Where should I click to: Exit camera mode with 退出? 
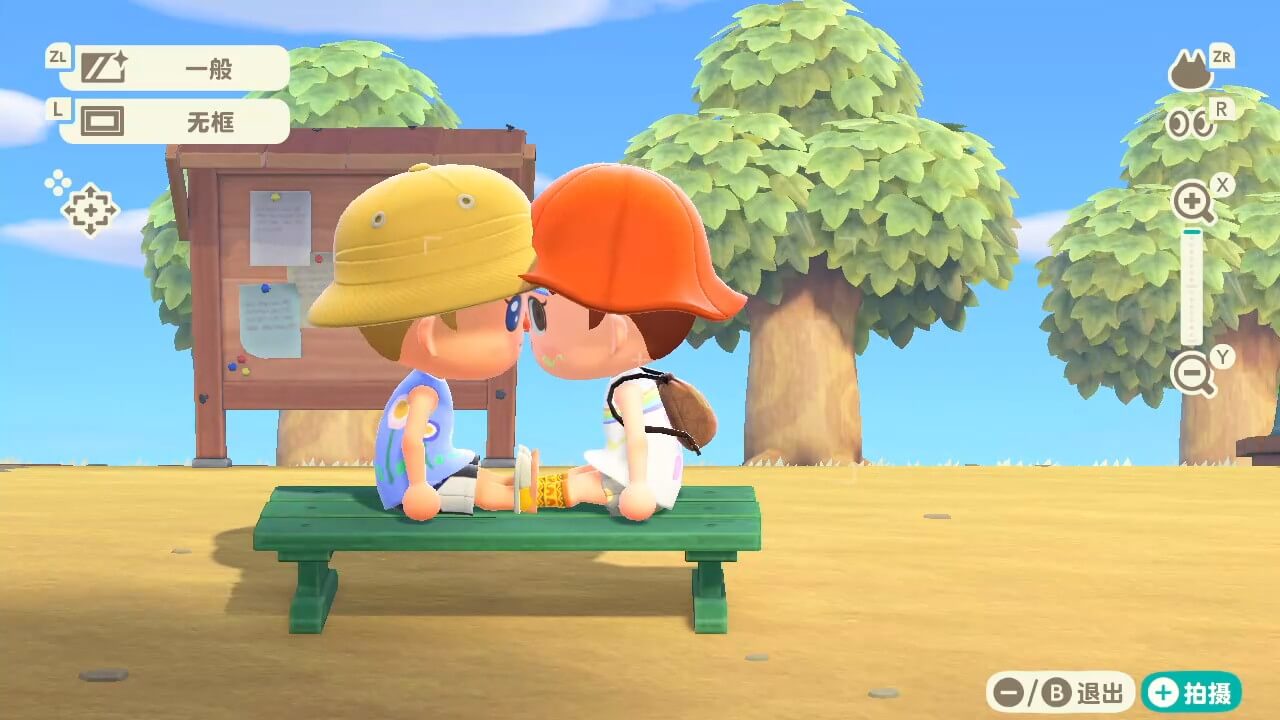(1061, 692)
